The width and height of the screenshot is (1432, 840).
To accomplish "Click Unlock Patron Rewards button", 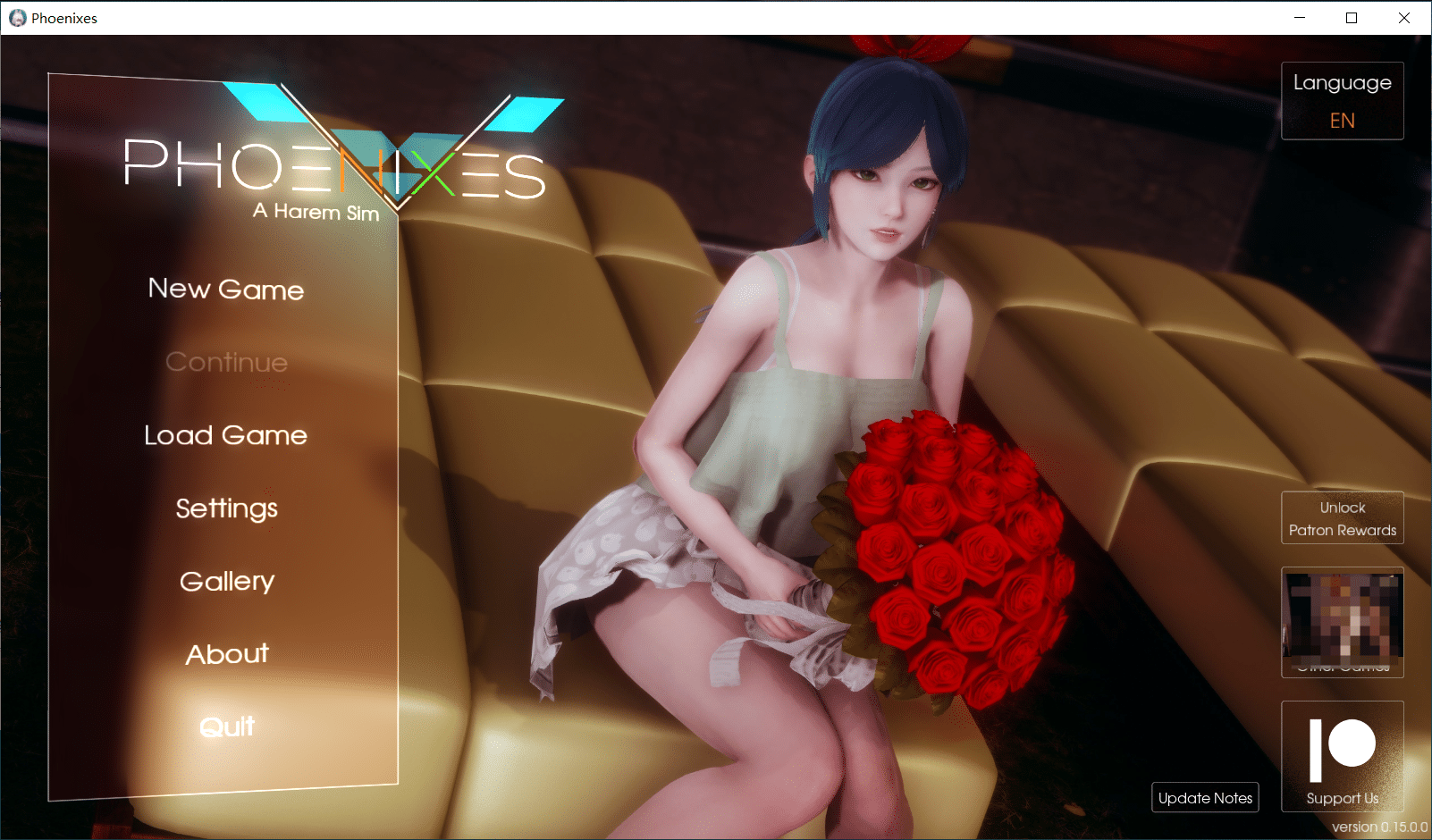I will [x=1342, y=518].
